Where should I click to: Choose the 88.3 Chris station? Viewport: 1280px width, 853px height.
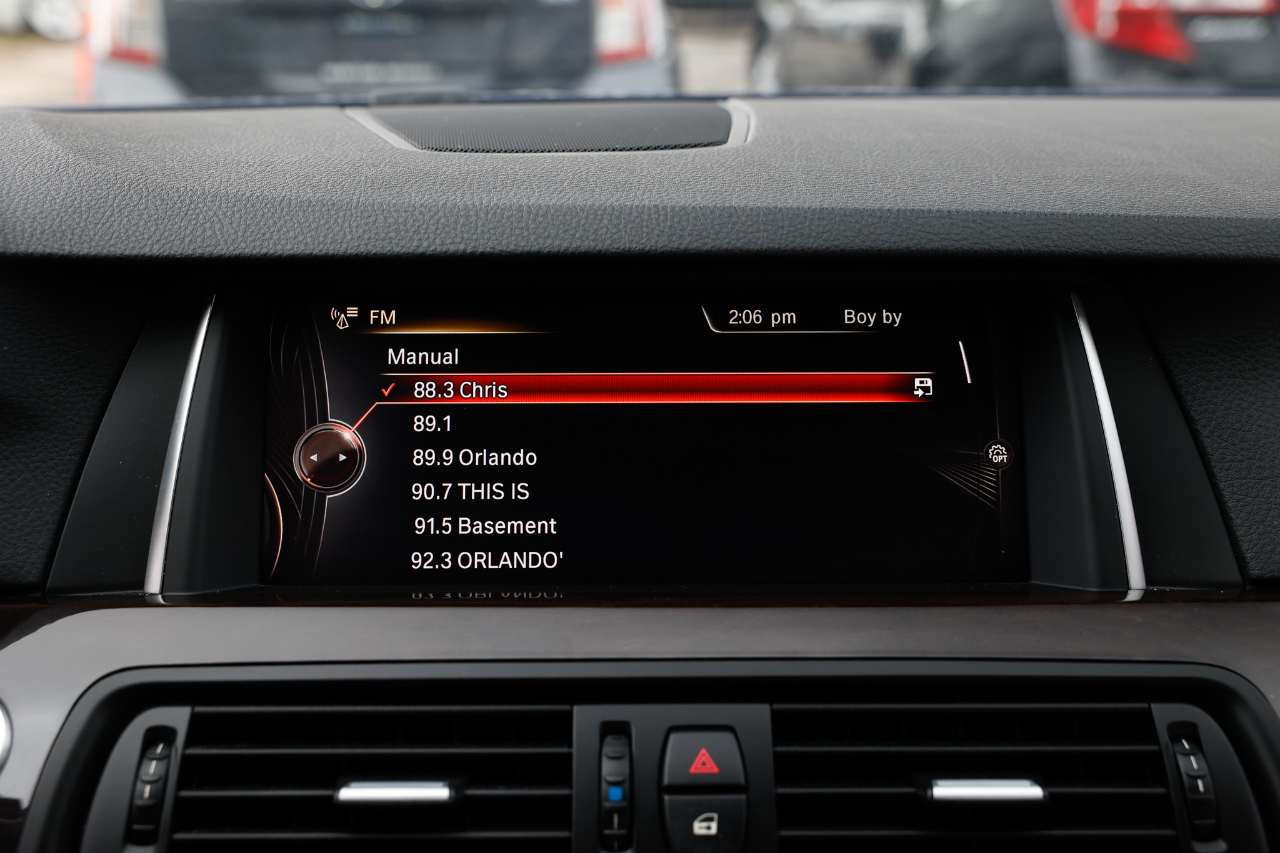coord(460,390)
